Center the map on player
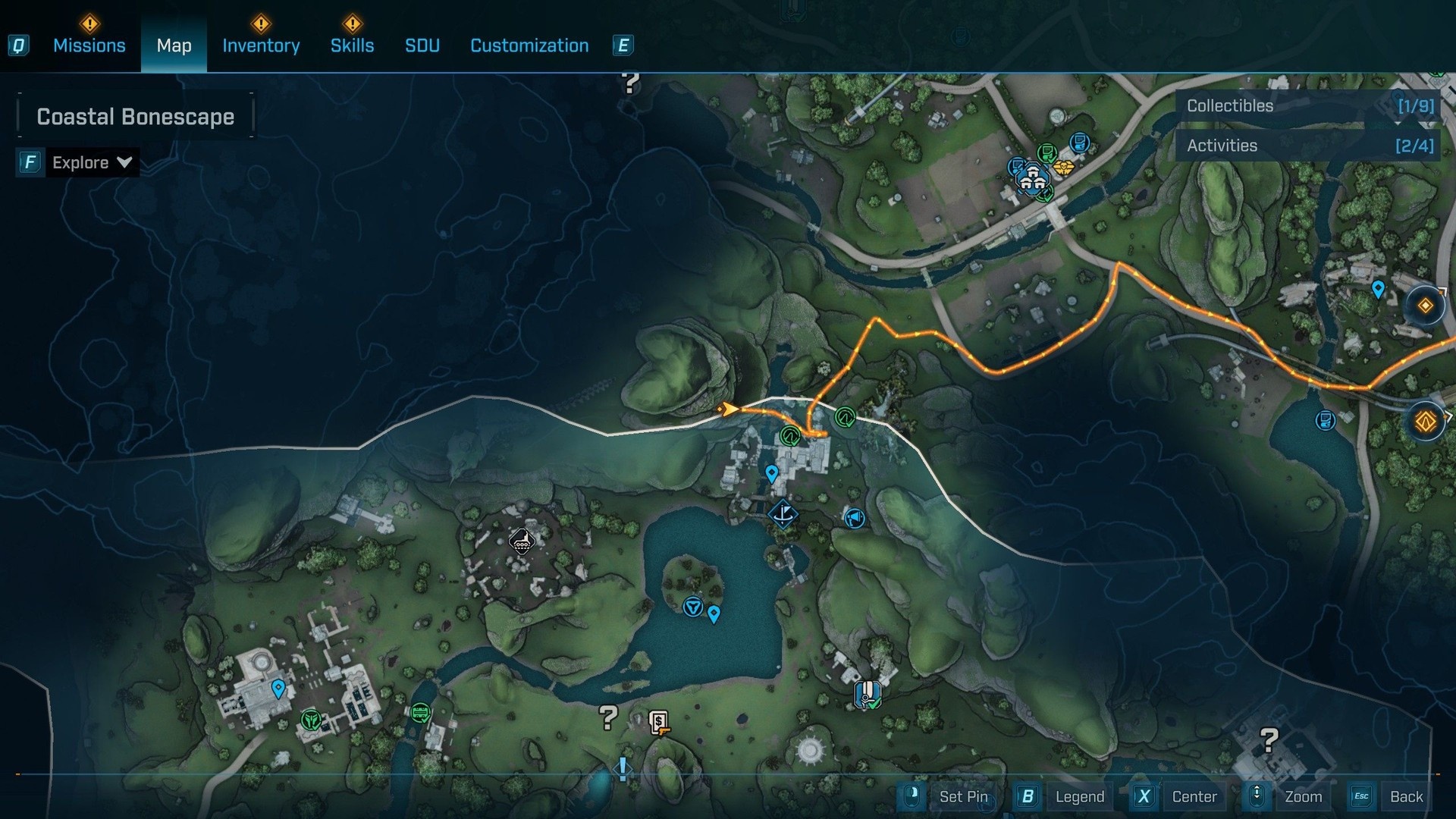The height and width of the screenshot is (819, 1456). coord(1194,796)
